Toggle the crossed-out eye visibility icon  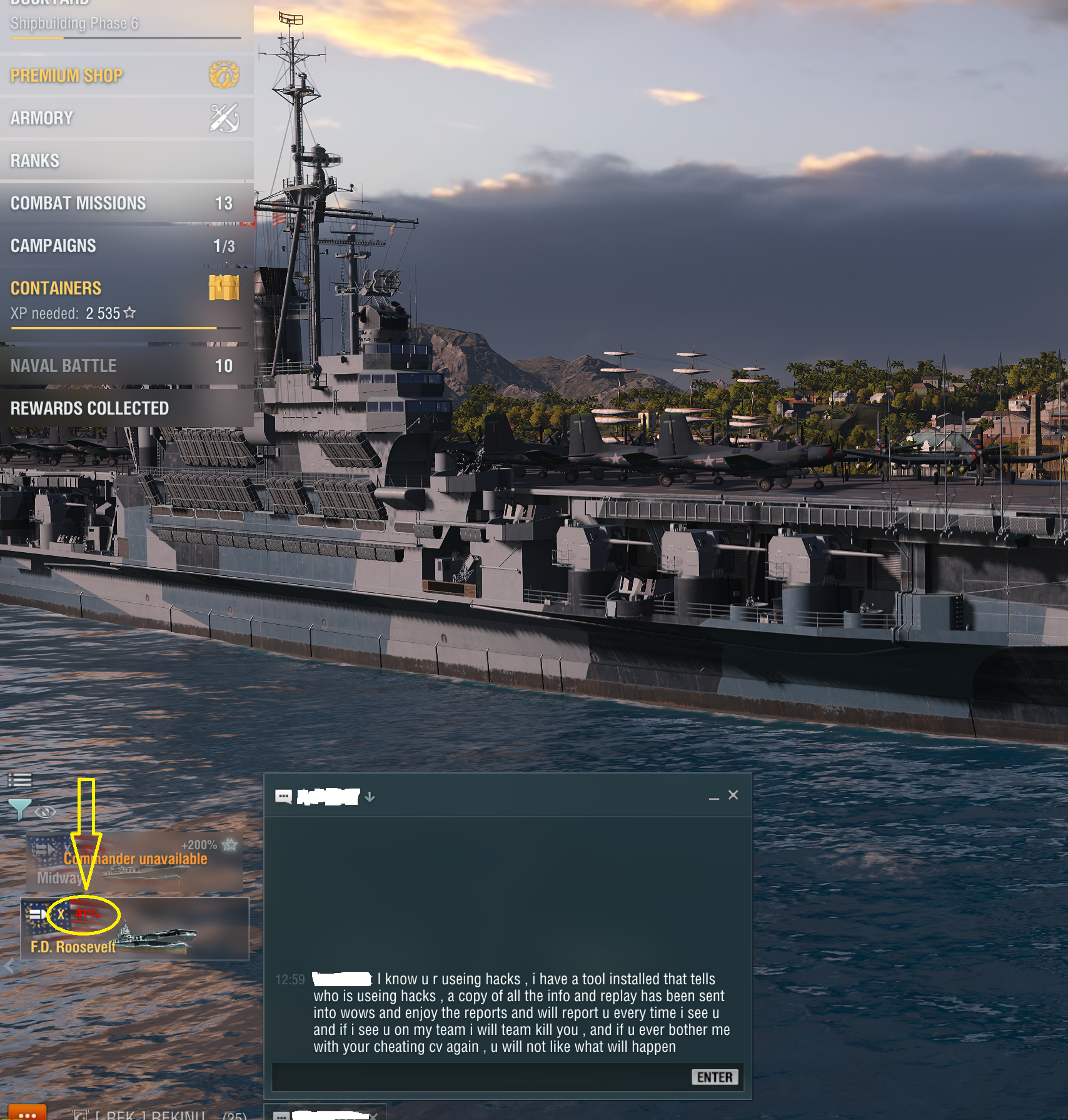point(46,812)
